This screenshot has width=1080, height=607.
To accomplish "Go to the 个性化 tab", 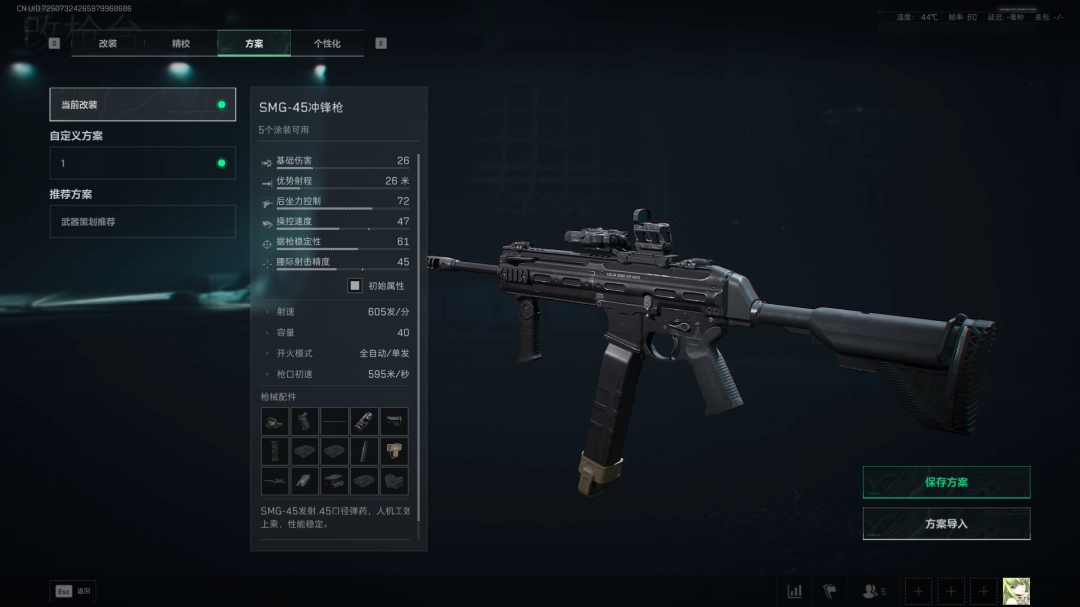I will coord(327,43).
